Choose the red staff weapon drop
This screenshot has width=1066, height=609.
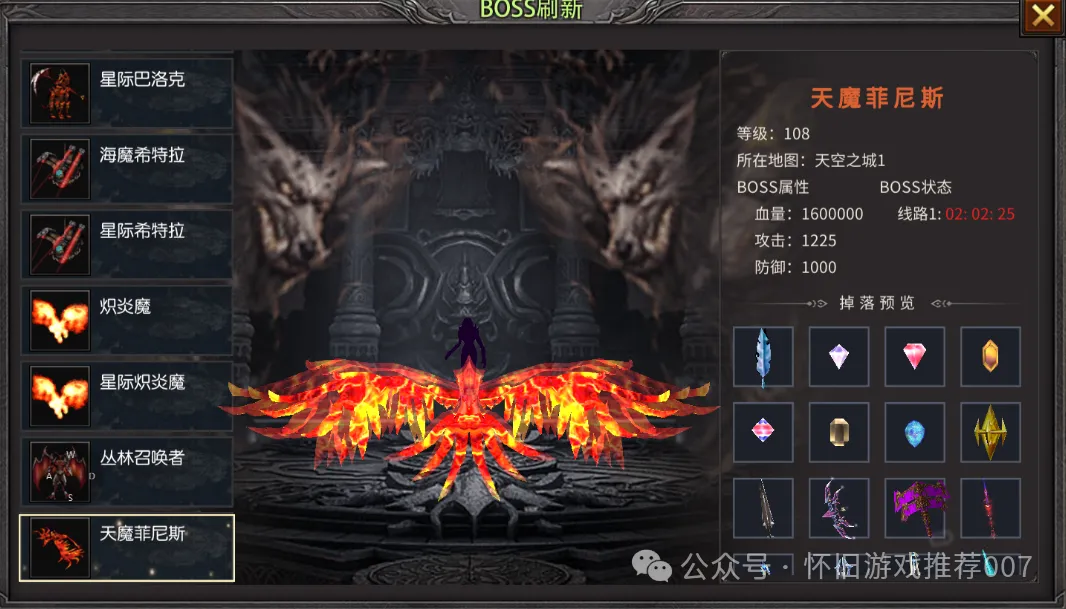pos(990,508)
